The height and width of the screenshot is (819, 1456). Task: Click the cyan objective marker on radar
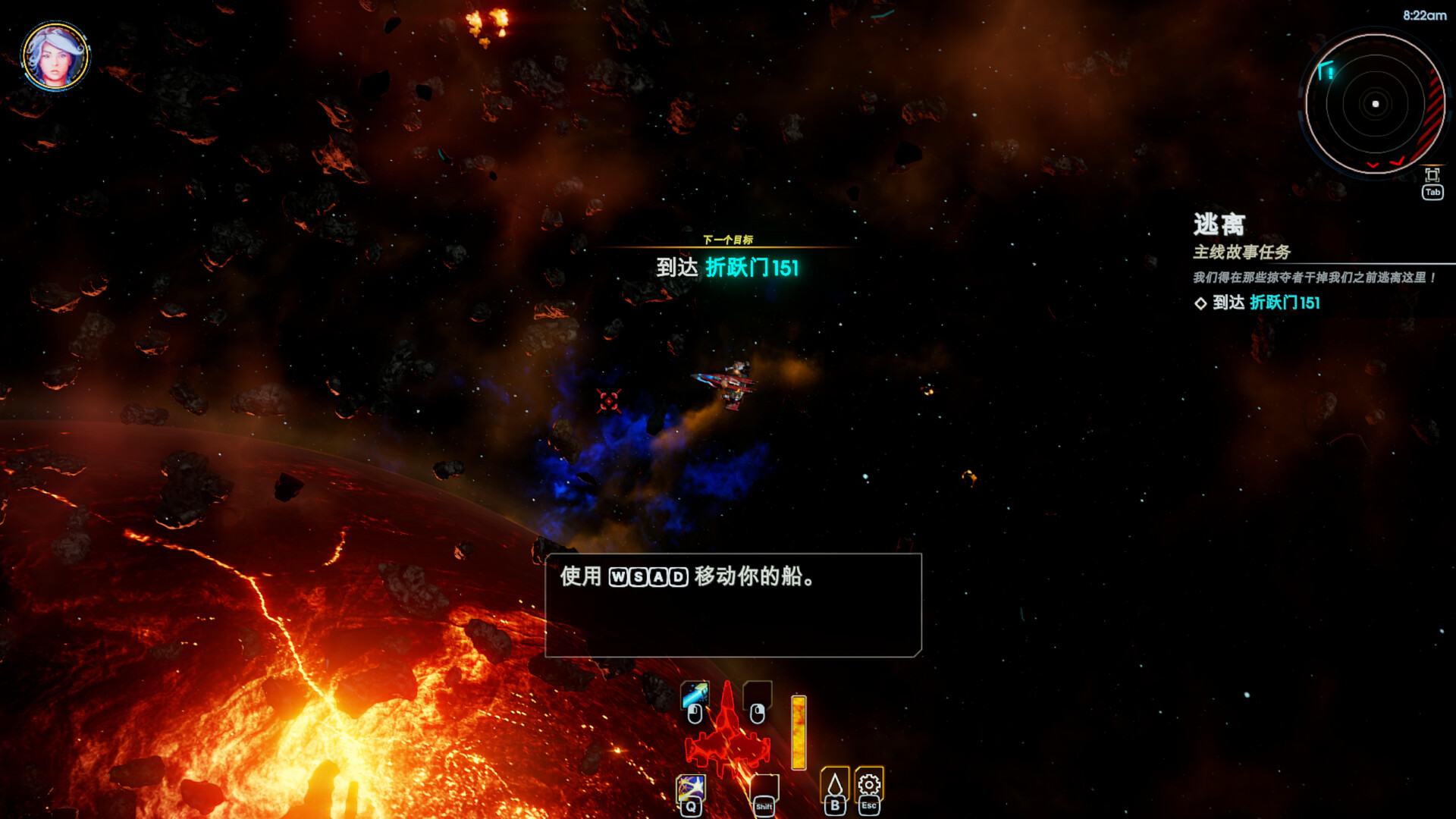[x=1326, y=71]
